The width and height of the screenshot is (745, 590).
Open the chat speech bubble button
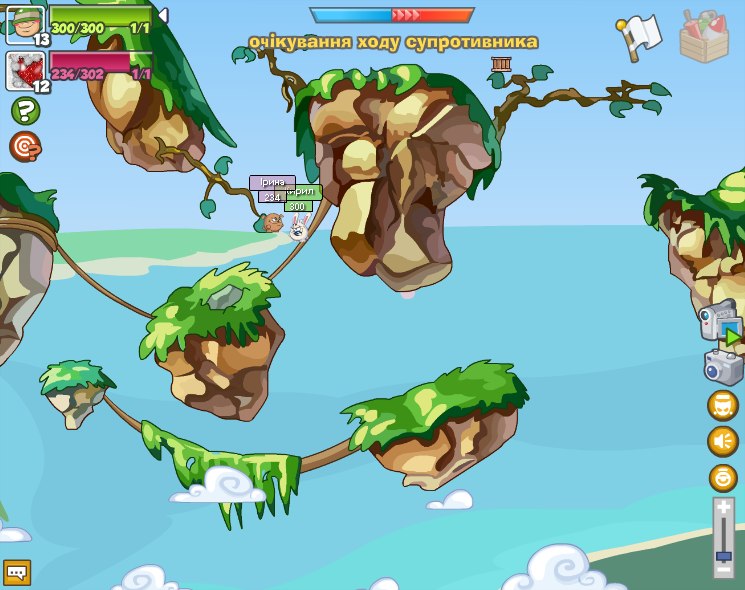[17, 572]
